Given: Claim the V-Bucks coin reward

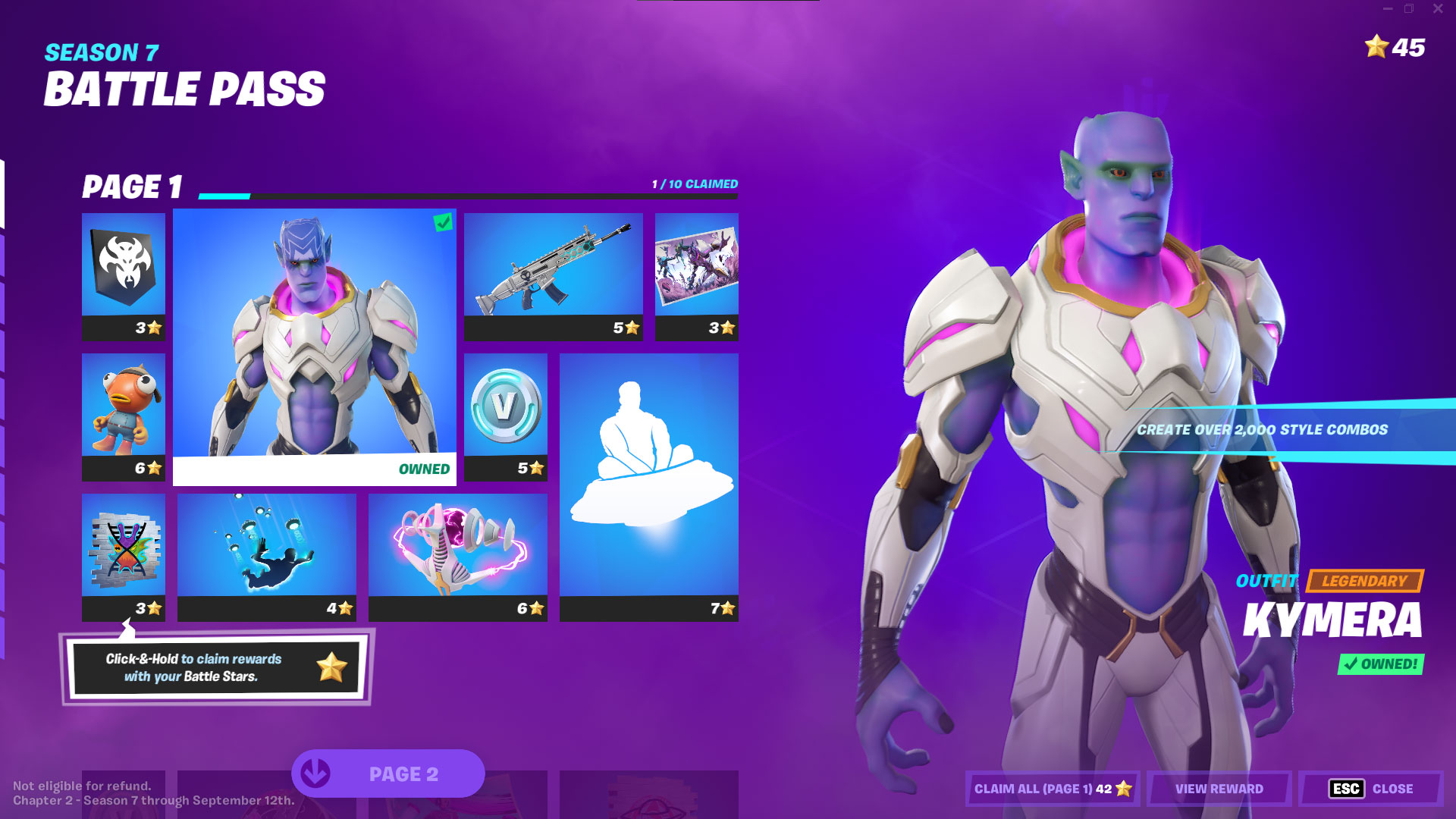Looking at the screenshot, I should (x=505, y=416).
